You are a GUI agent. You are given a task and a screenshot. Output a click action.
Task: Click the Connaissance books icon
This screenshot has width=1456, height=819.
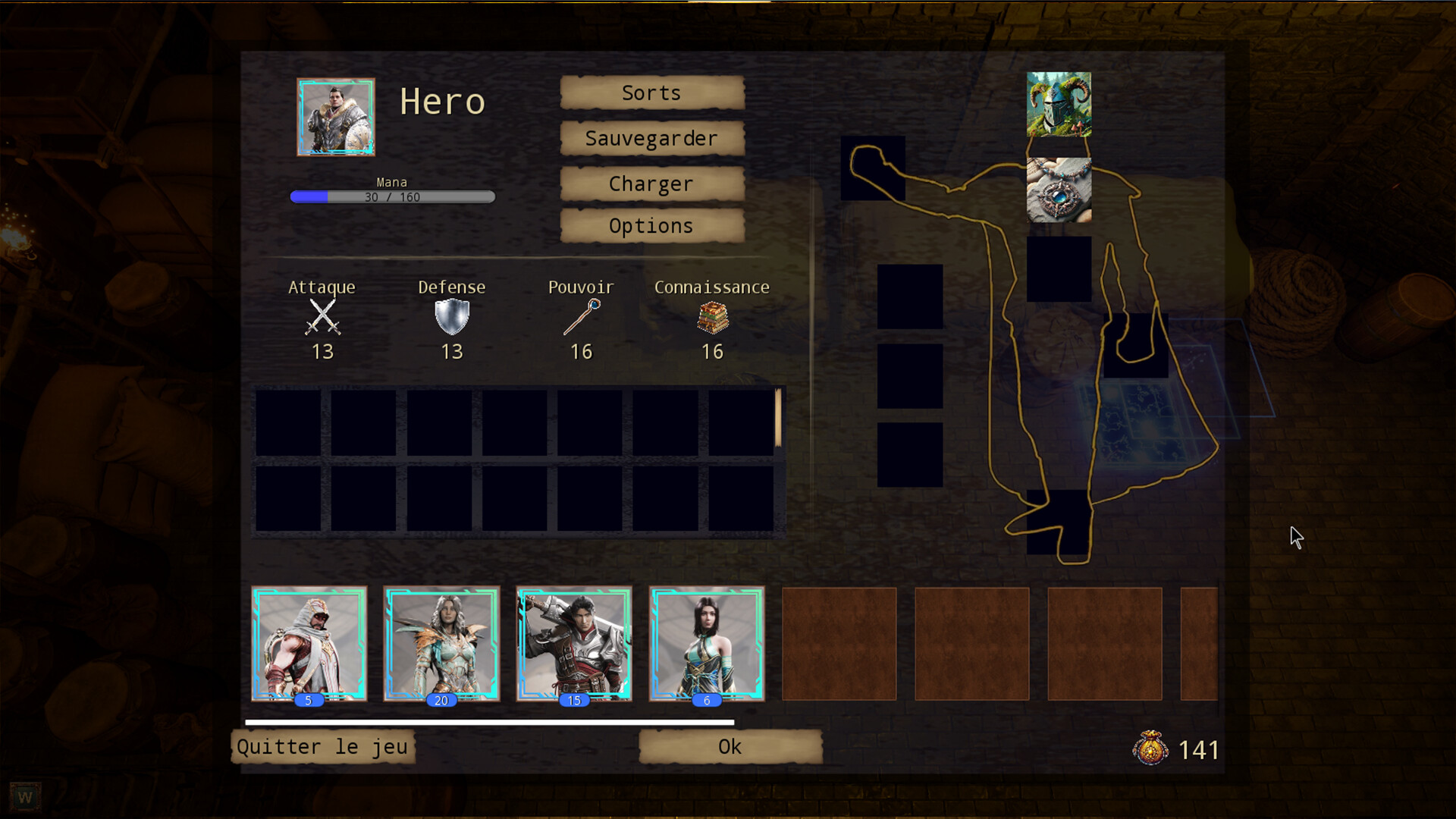coord(711,318)
